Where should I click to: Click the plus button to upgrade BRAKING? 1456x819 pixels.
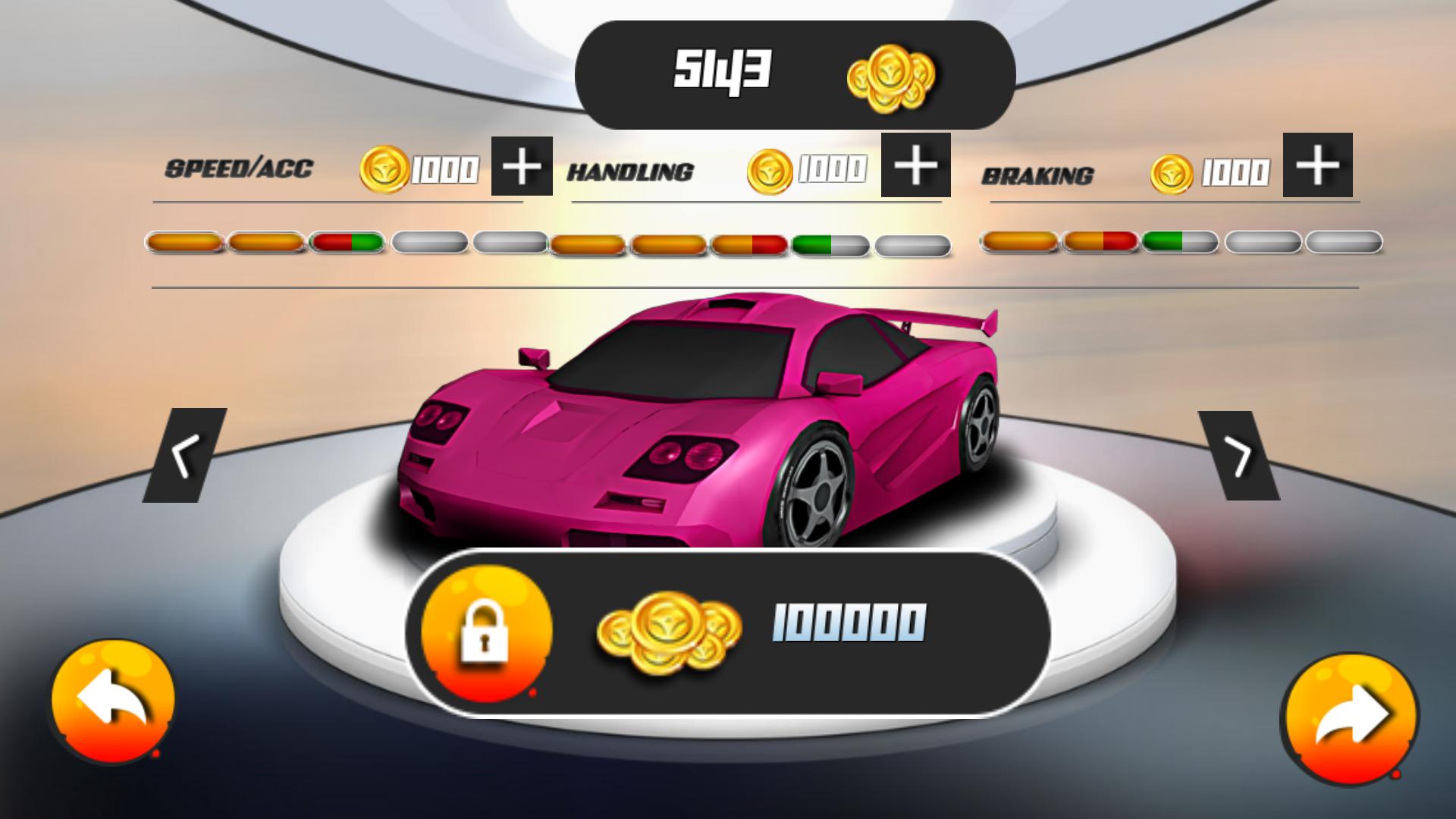tap(1317, 166)
